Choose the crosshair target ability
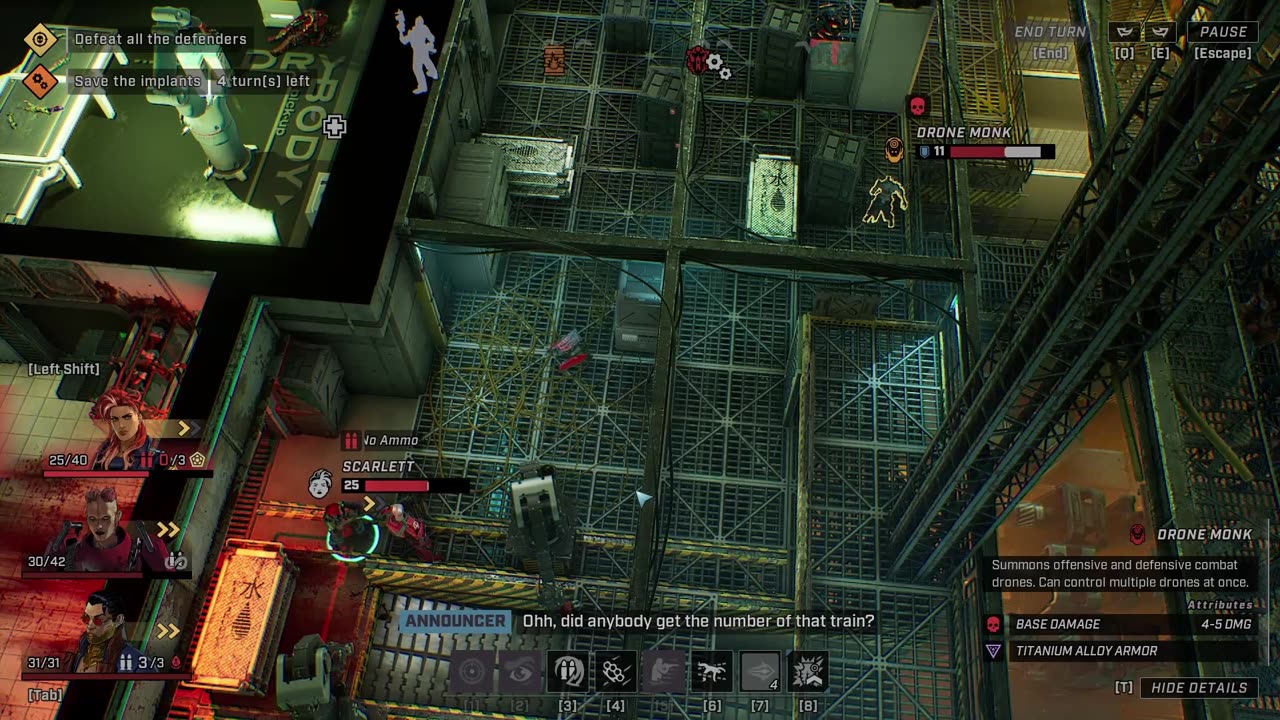The height and width of the screenshot is (720, 1280). tap(471, 671)
